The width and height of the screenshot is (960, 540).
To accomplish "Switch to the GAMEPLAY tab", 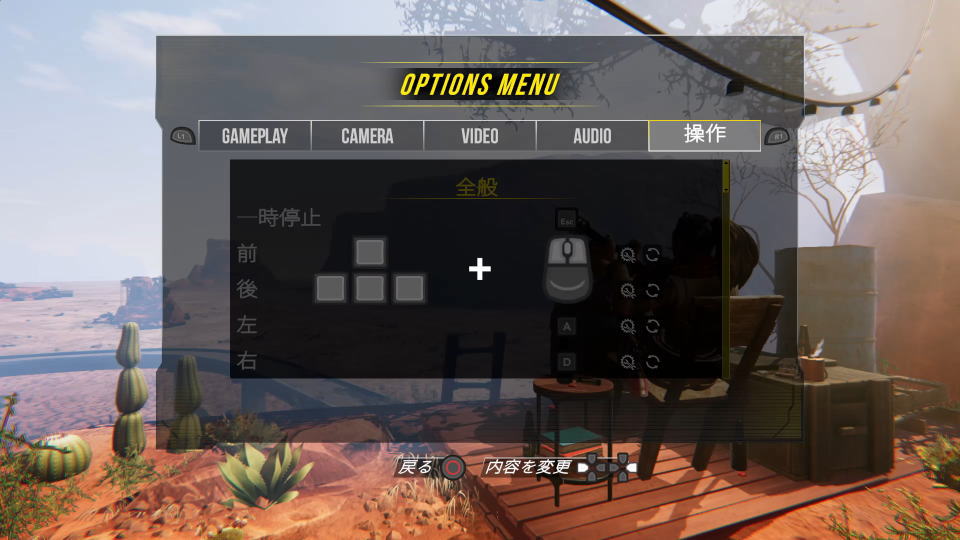I will point(255,136).
